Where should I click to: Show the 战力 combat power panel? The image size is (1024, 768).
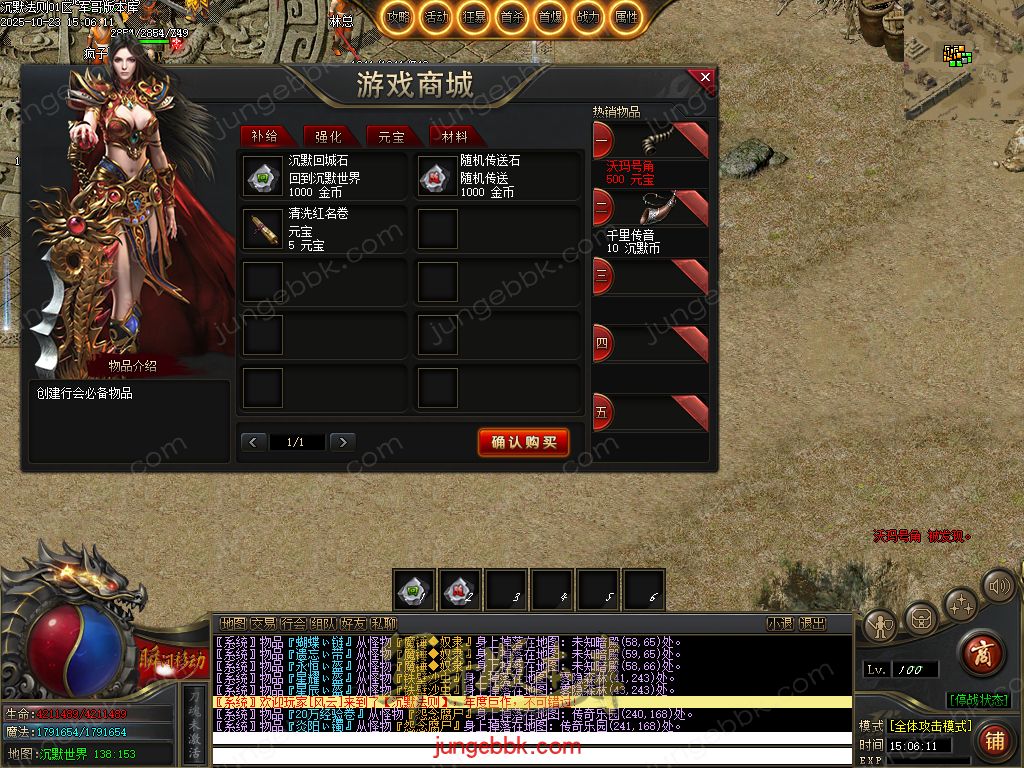tap(588, 17)
